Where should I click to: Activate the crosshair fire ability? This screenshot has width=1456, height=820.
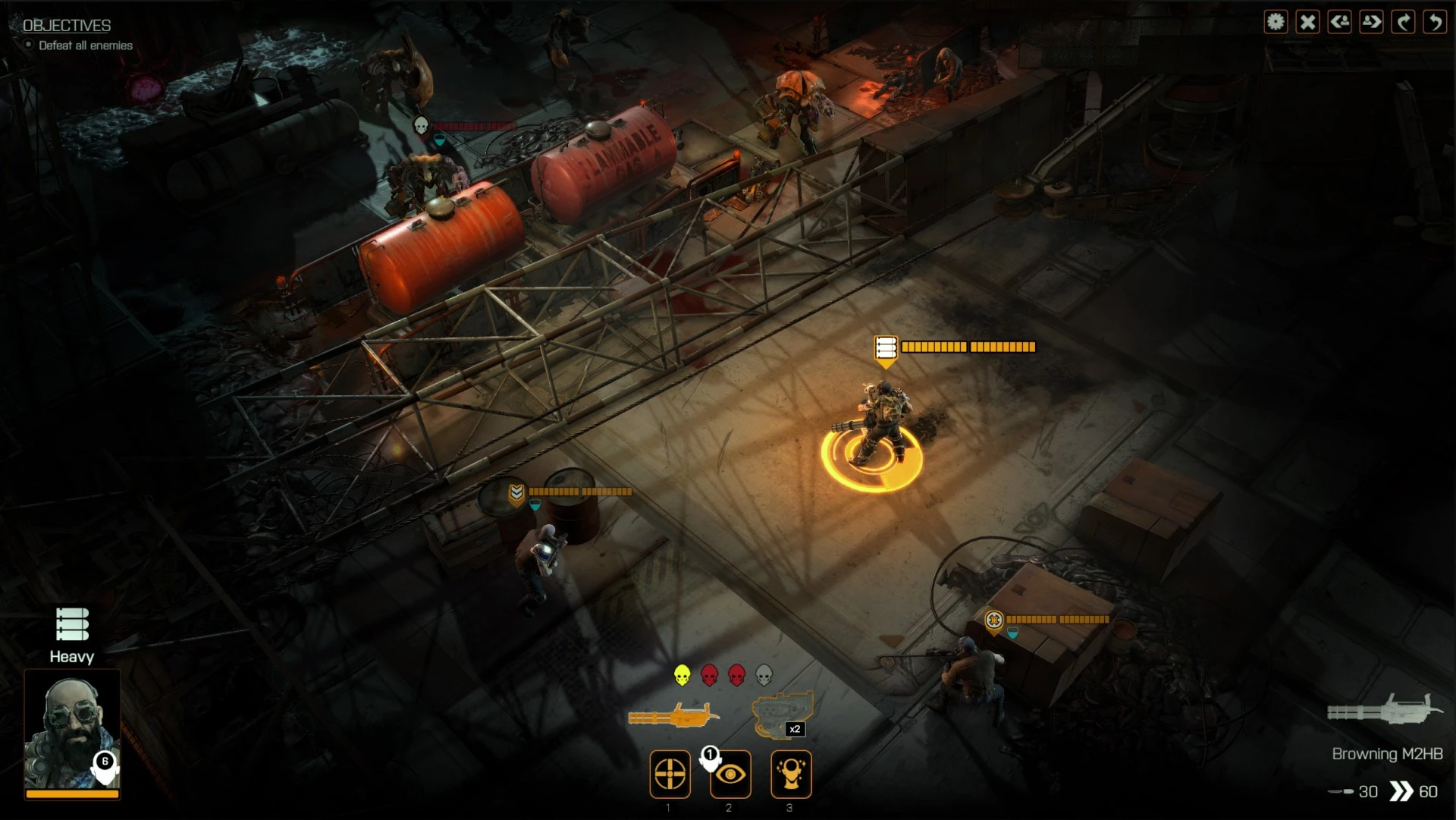[x=670, y=774]
